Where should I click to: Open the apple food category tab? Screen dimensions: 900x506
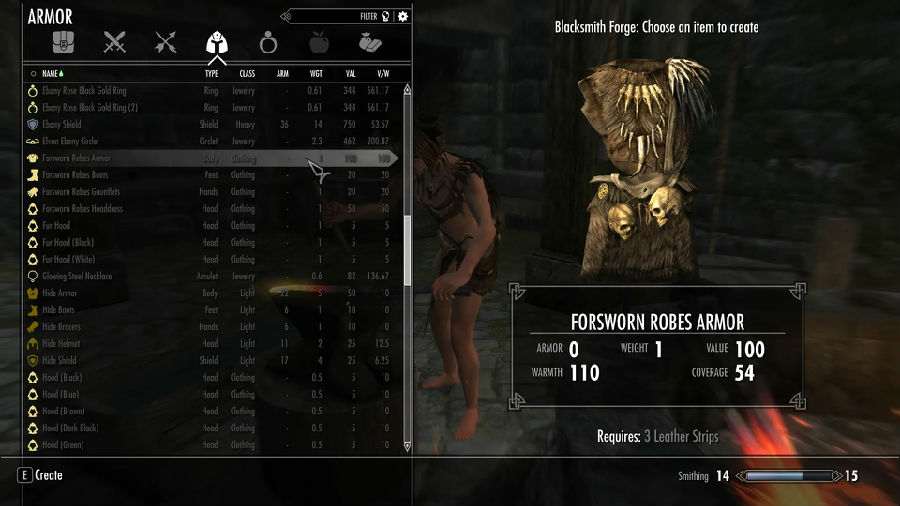[319, 43]
